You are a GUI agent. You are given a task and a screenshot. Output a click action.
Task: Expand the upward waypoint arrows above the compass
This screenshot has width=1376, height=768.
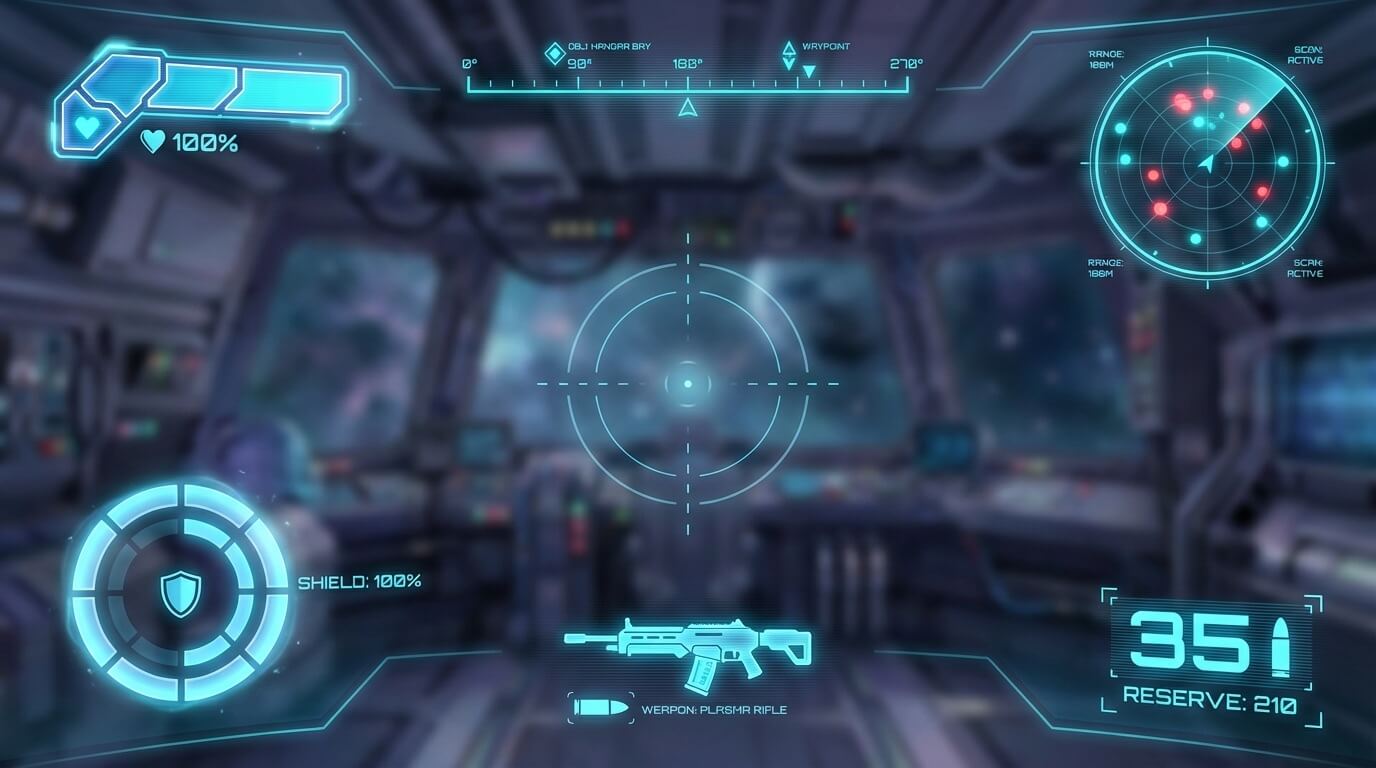click(789, 48)
